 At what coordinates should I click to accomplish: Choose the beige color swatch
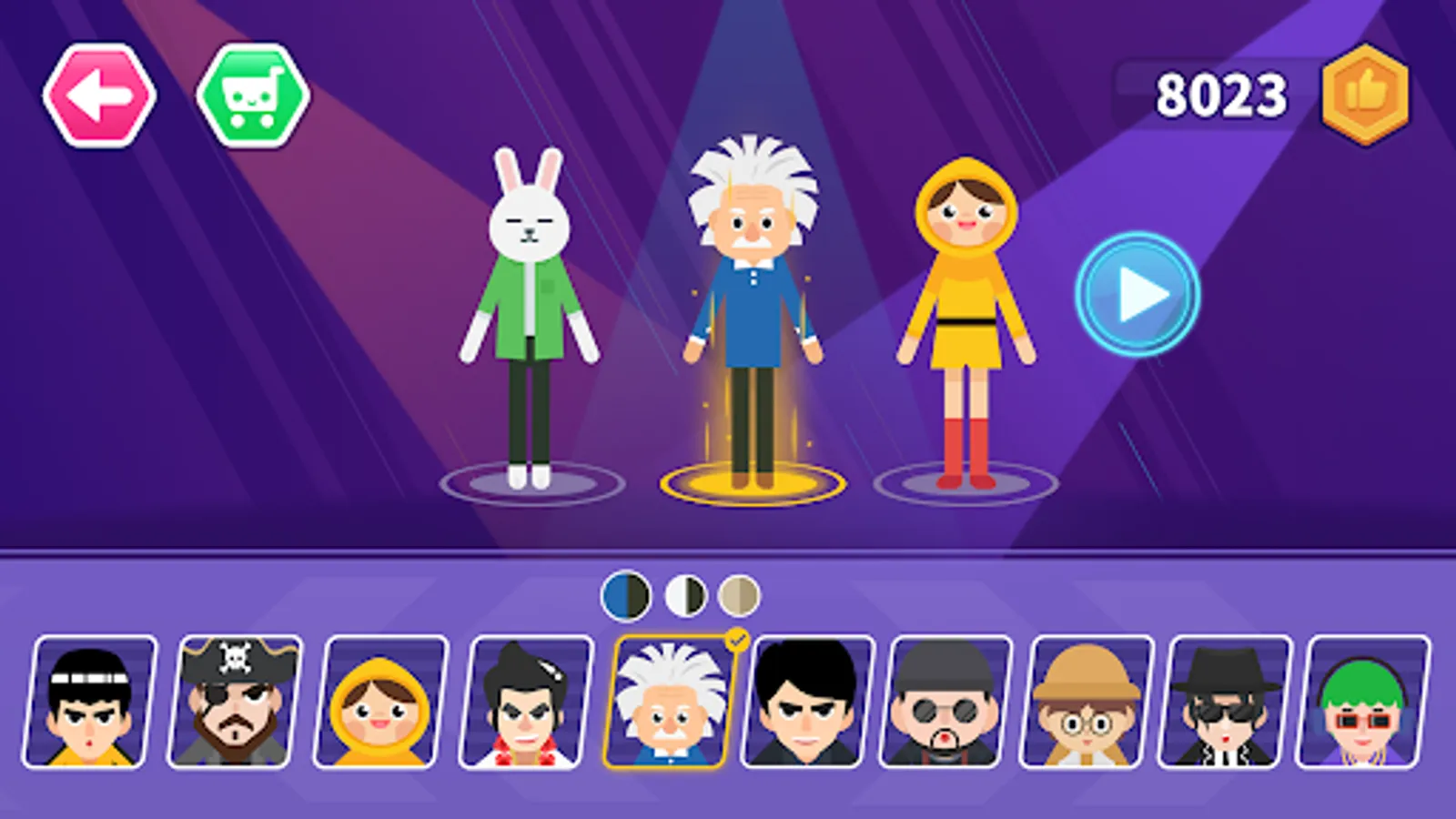[739, 592]
